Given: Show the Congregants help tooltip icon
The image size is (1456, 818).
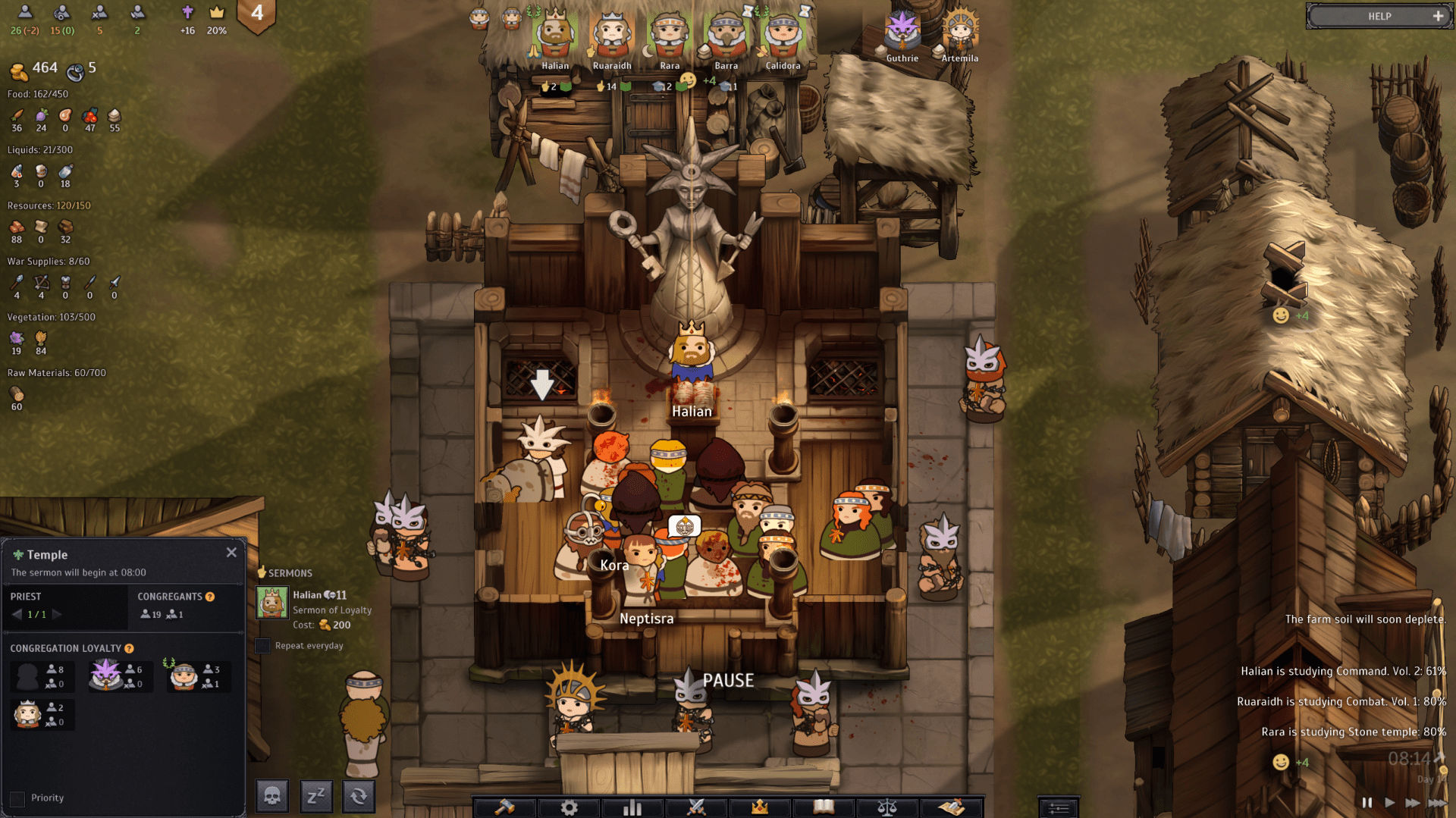Looking at the screenshot, I should [210, 597].
